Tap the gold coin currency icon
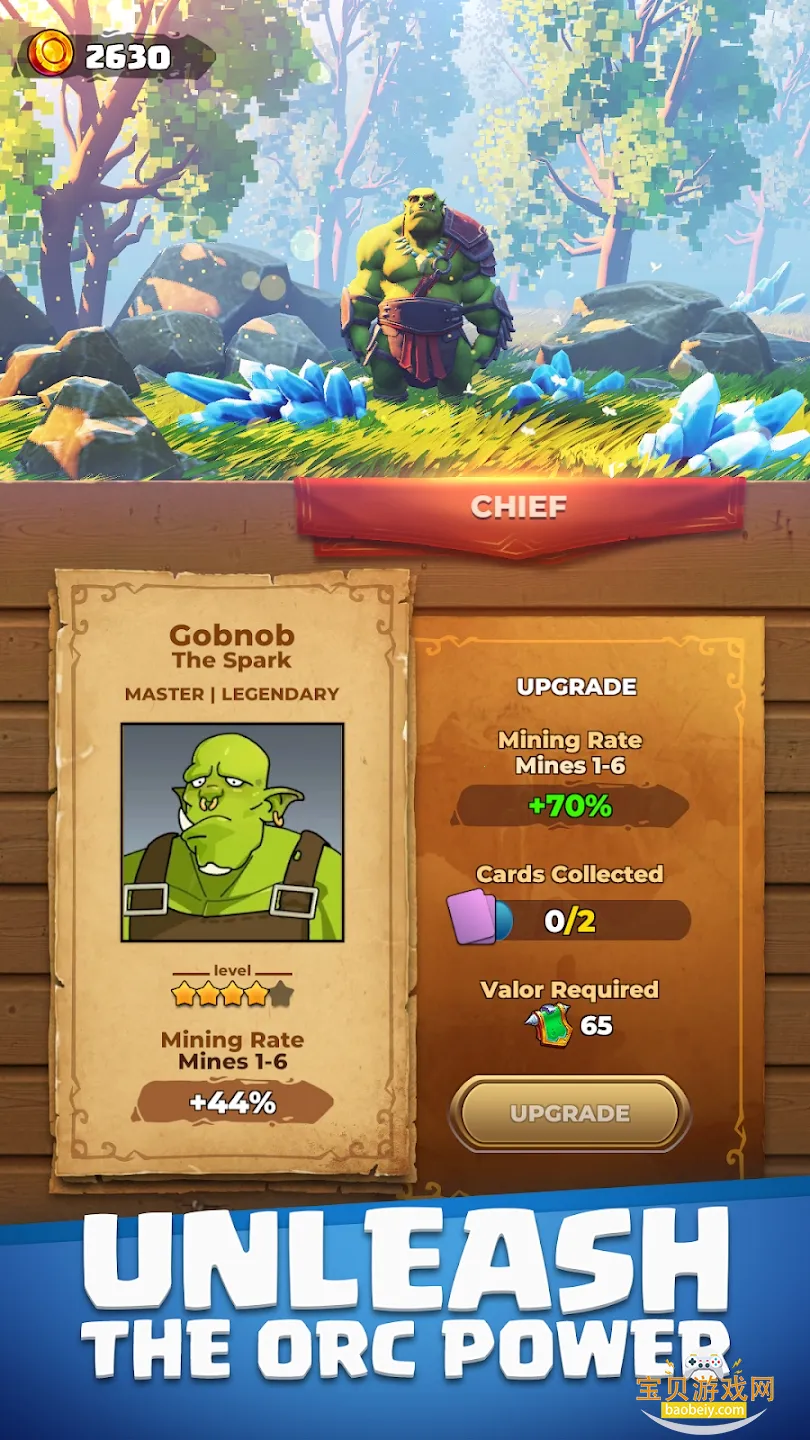 click(50, 54)
